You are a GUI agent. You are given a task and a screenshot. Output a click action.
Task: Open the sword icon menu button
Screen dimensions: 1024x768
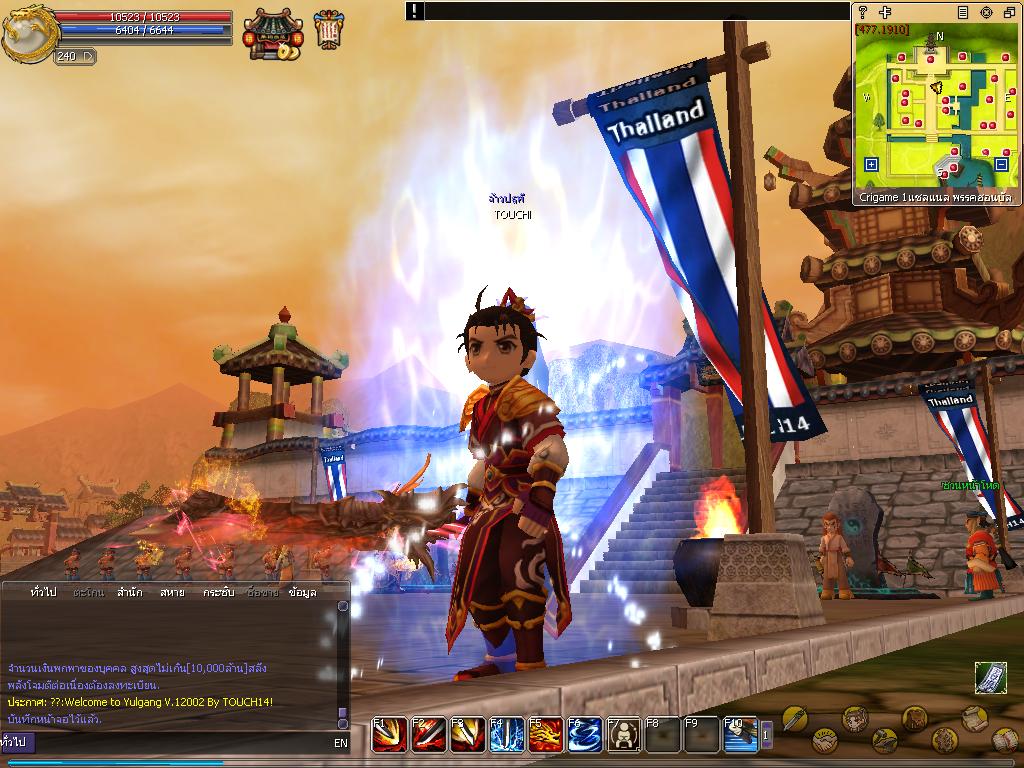coord(794,717)
